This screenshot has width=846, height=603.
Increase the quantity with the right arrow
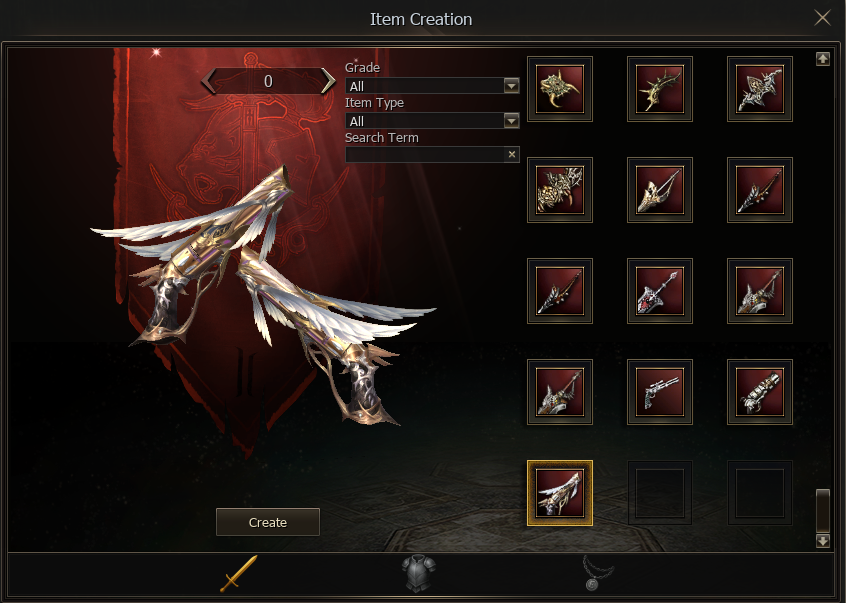coord(328,81)
